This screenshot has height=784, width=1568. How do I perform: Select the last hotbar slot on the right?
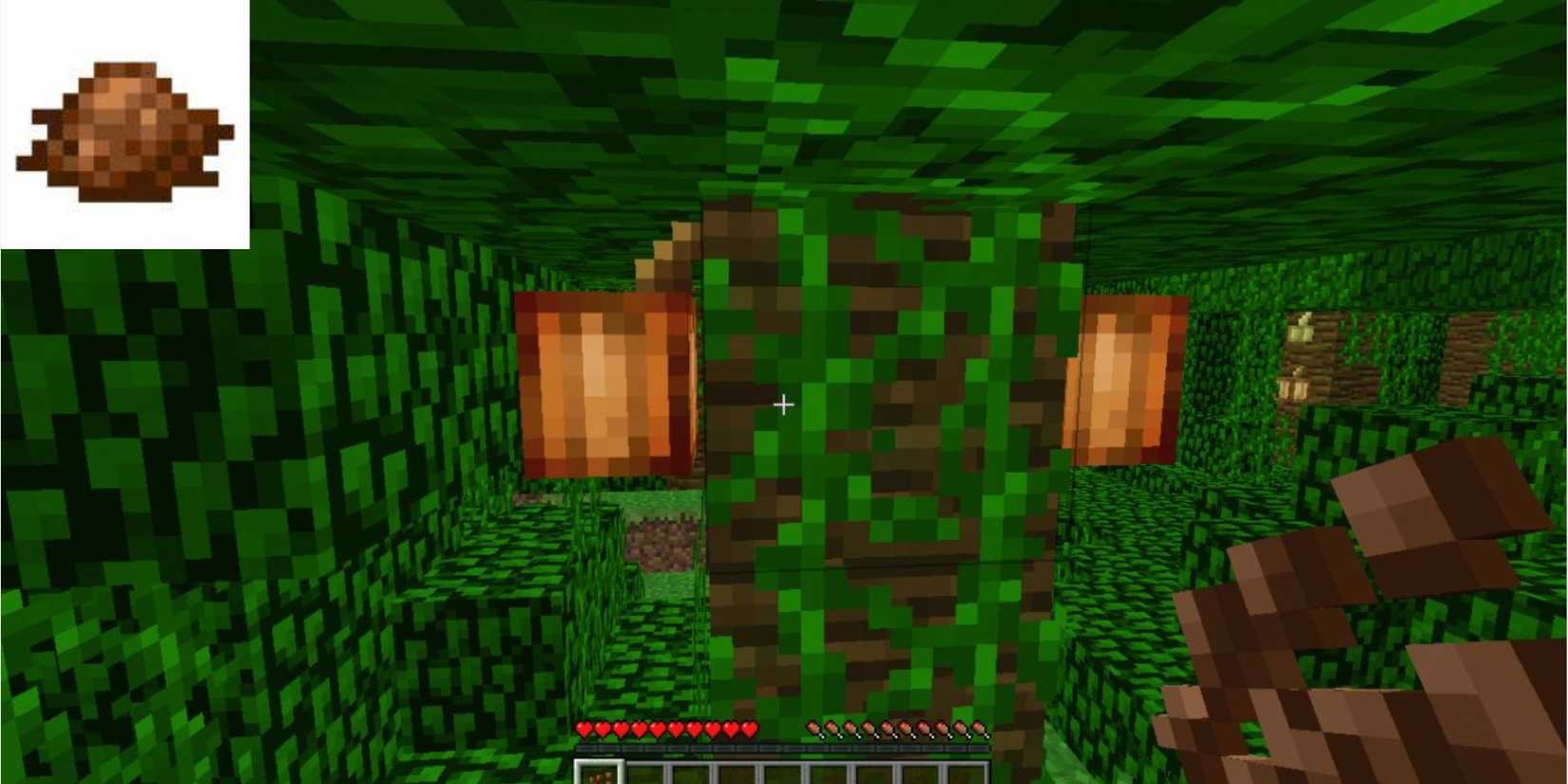967,773
